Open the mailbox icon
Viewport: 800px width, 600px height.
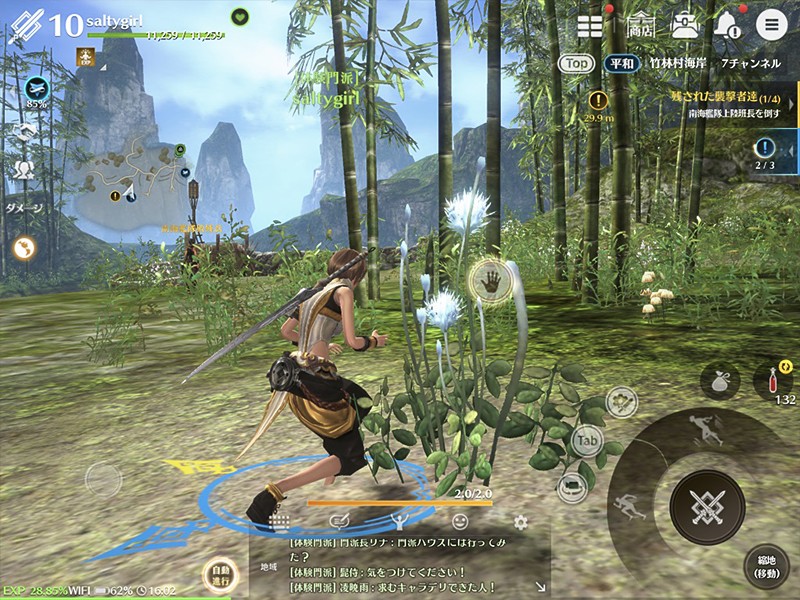685,25
